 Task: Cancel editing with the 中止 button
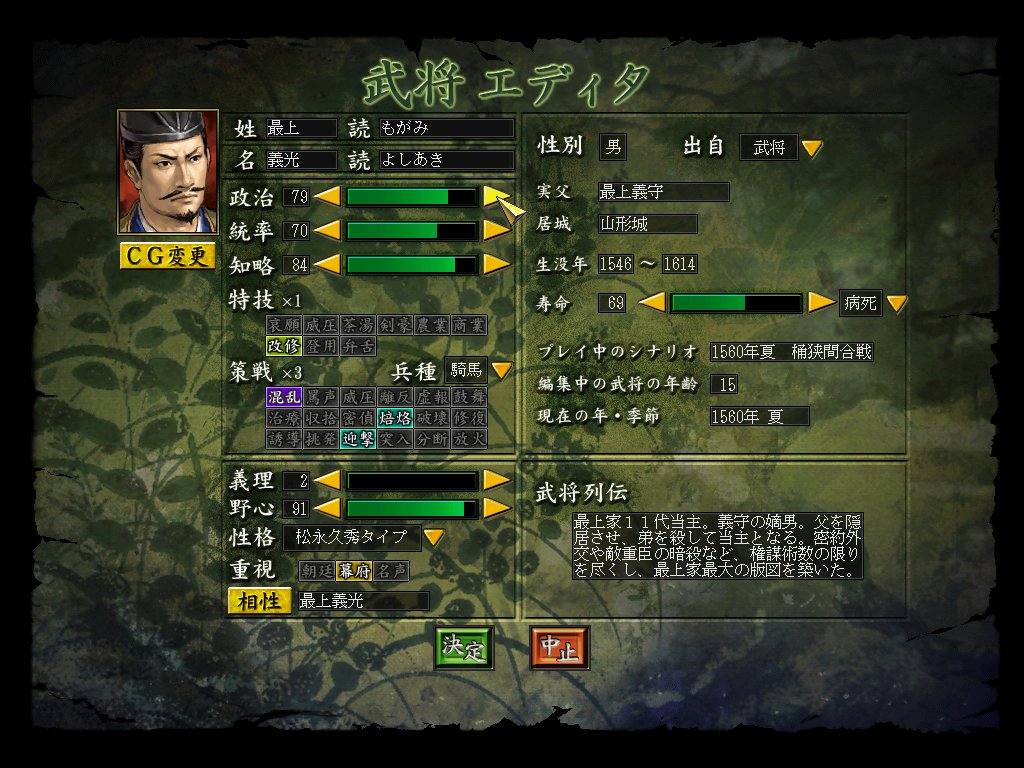tap(559, 648)
